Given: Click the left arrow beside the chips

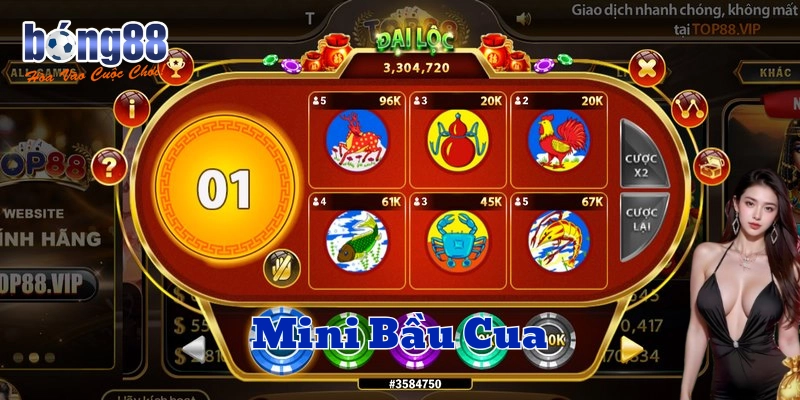Looking at the screenshot, I should (x=195, y=349).
